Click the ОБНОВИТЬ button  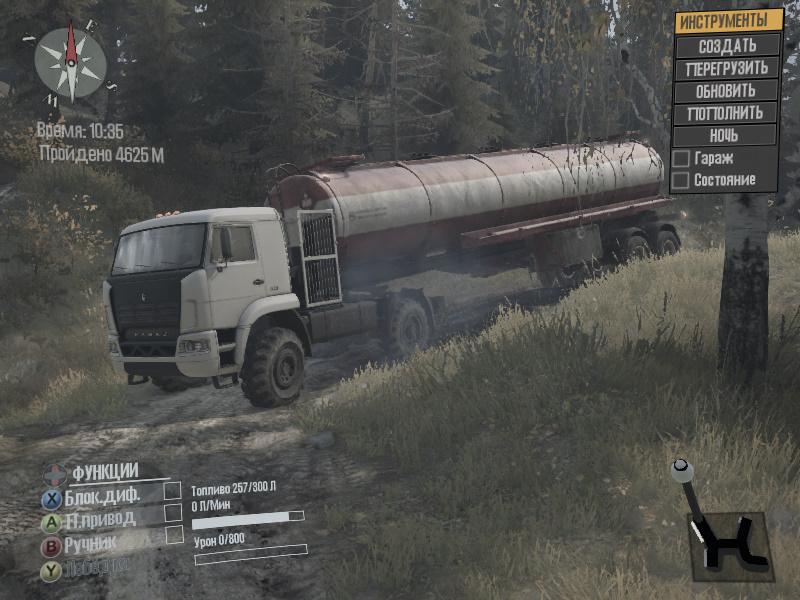[727, 91]
